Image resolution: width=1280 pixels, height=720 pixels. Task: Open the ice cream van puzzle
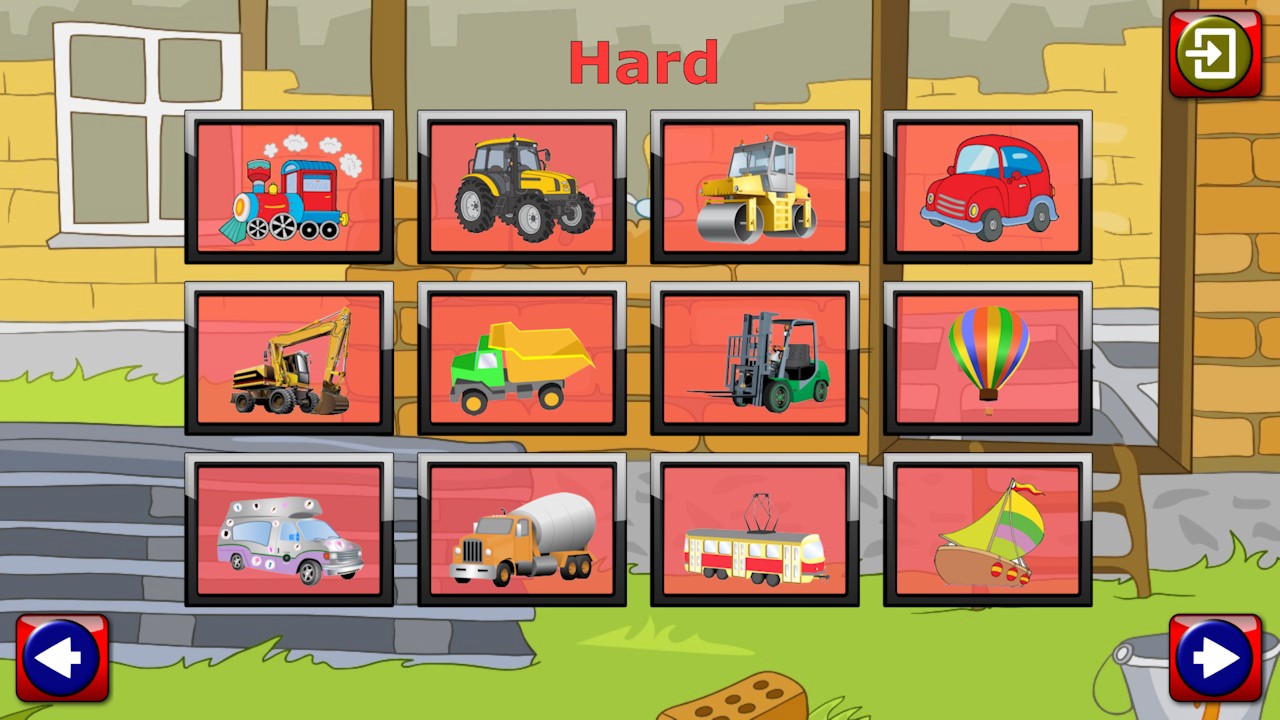(x=289, y=531)
